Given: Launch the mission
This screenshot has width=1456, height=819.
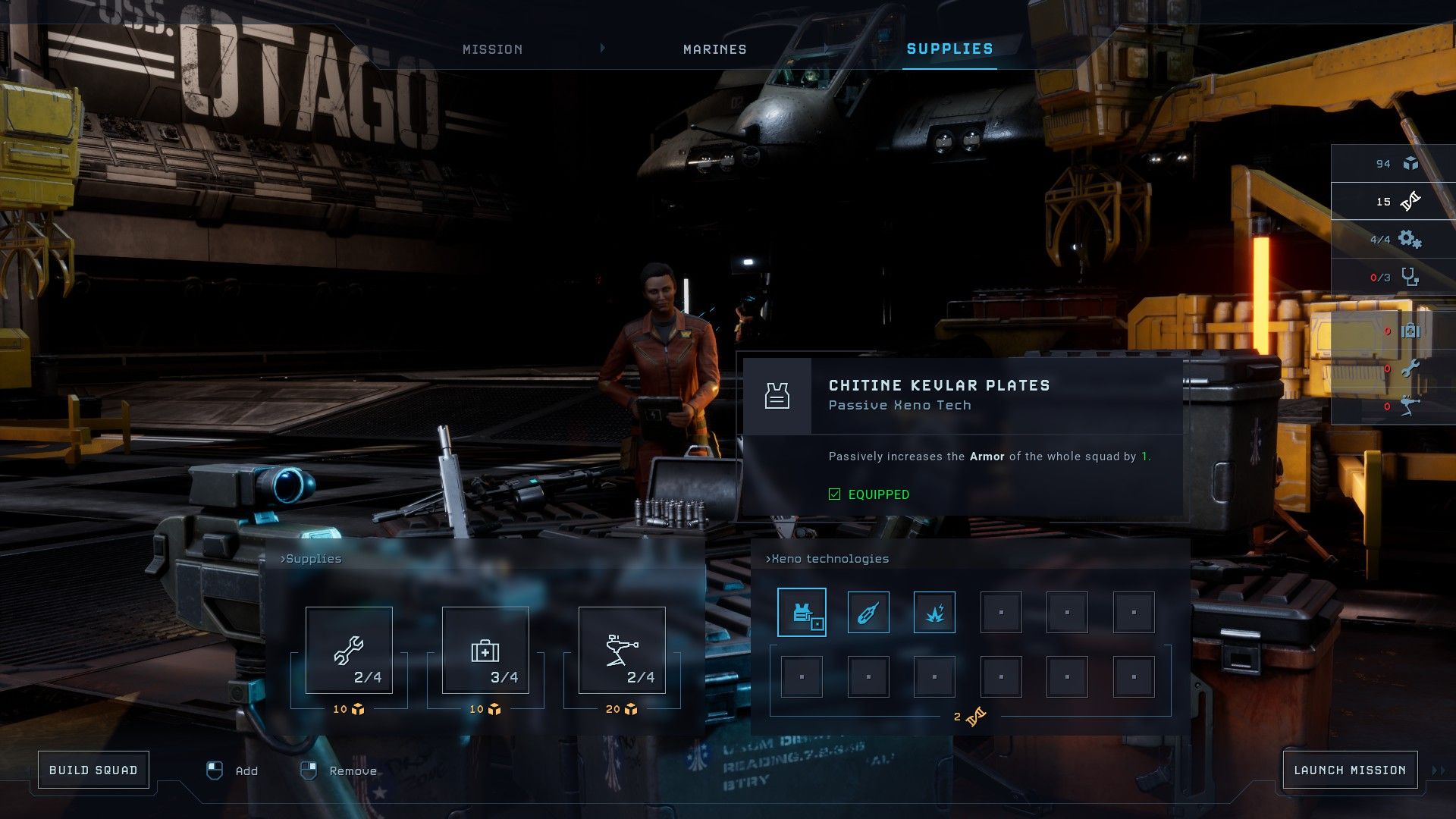Looking at the screenshot, I should [x=1350, y=770].
